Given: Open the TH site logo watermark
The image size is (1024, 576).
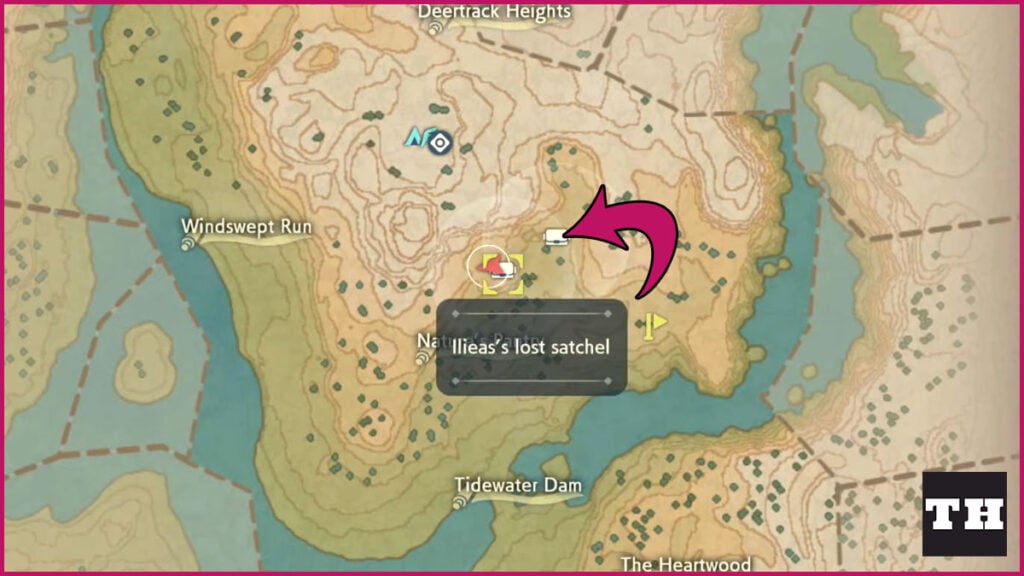Looking at the screenshot, I should pyautogui.click(x=964, y=514).
